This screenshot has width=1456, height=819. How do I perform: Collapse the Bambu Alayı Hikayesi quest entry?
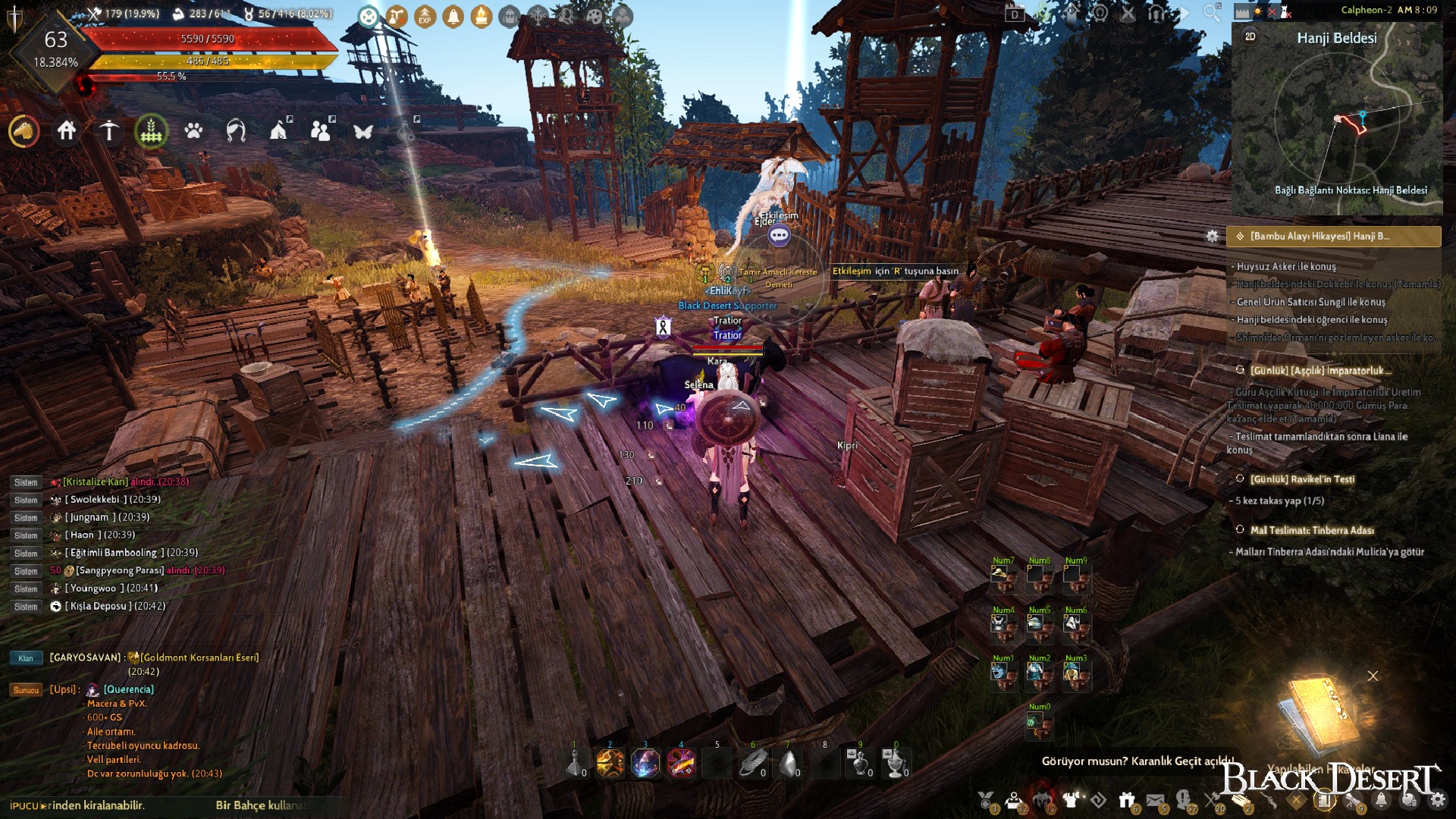(1239, 237)
